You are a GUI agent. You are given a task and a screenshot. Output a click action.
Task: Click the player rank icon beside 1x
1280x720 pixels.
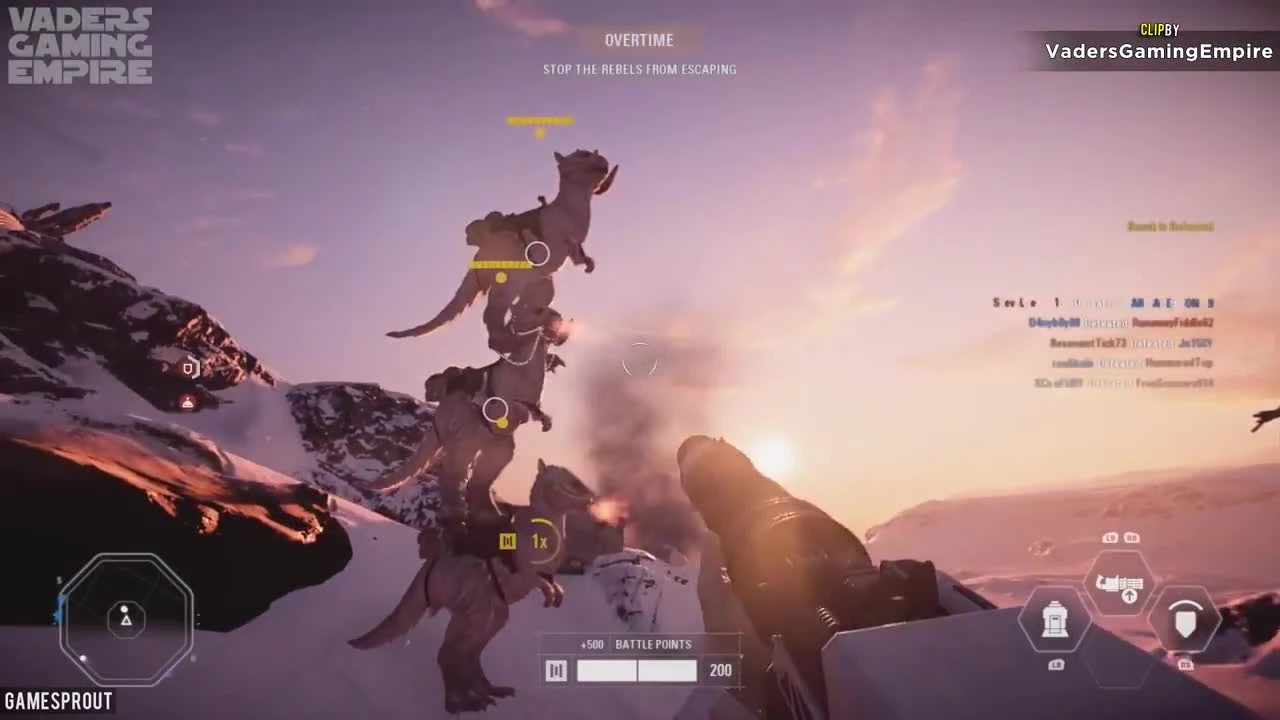tap(510, 540)
